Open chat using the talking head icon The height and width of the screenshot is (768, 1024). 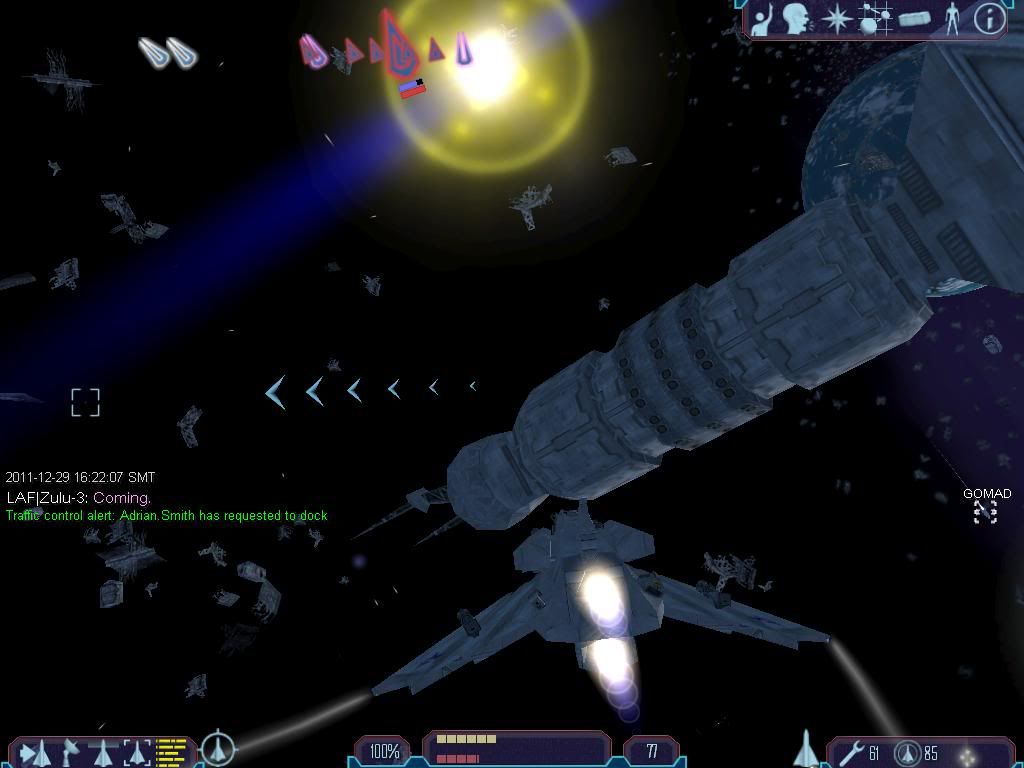point(797,19)
